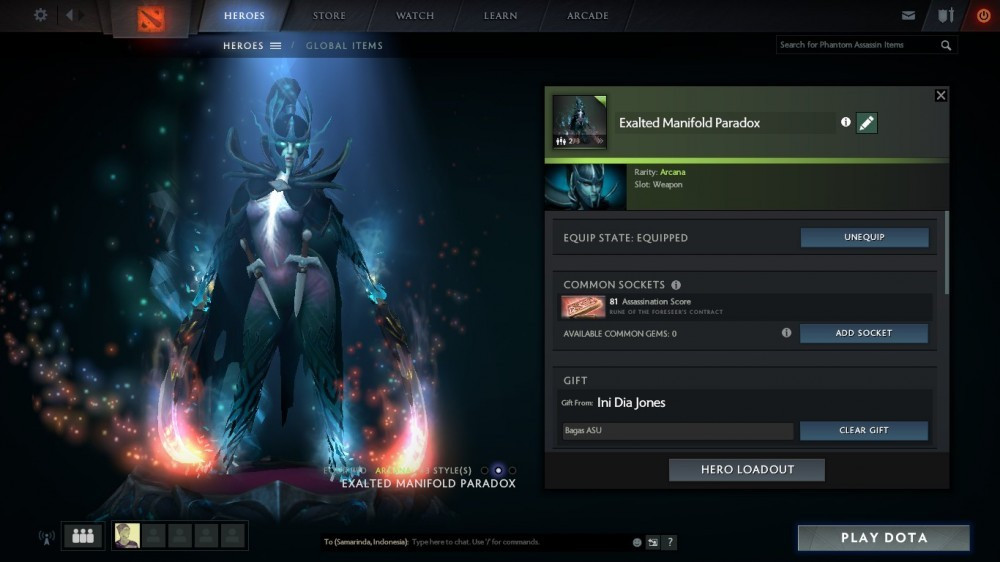The width and height of the screenshot is (1000, 562).
Task: Hit the Play Dota button
Action: [883, 538]
